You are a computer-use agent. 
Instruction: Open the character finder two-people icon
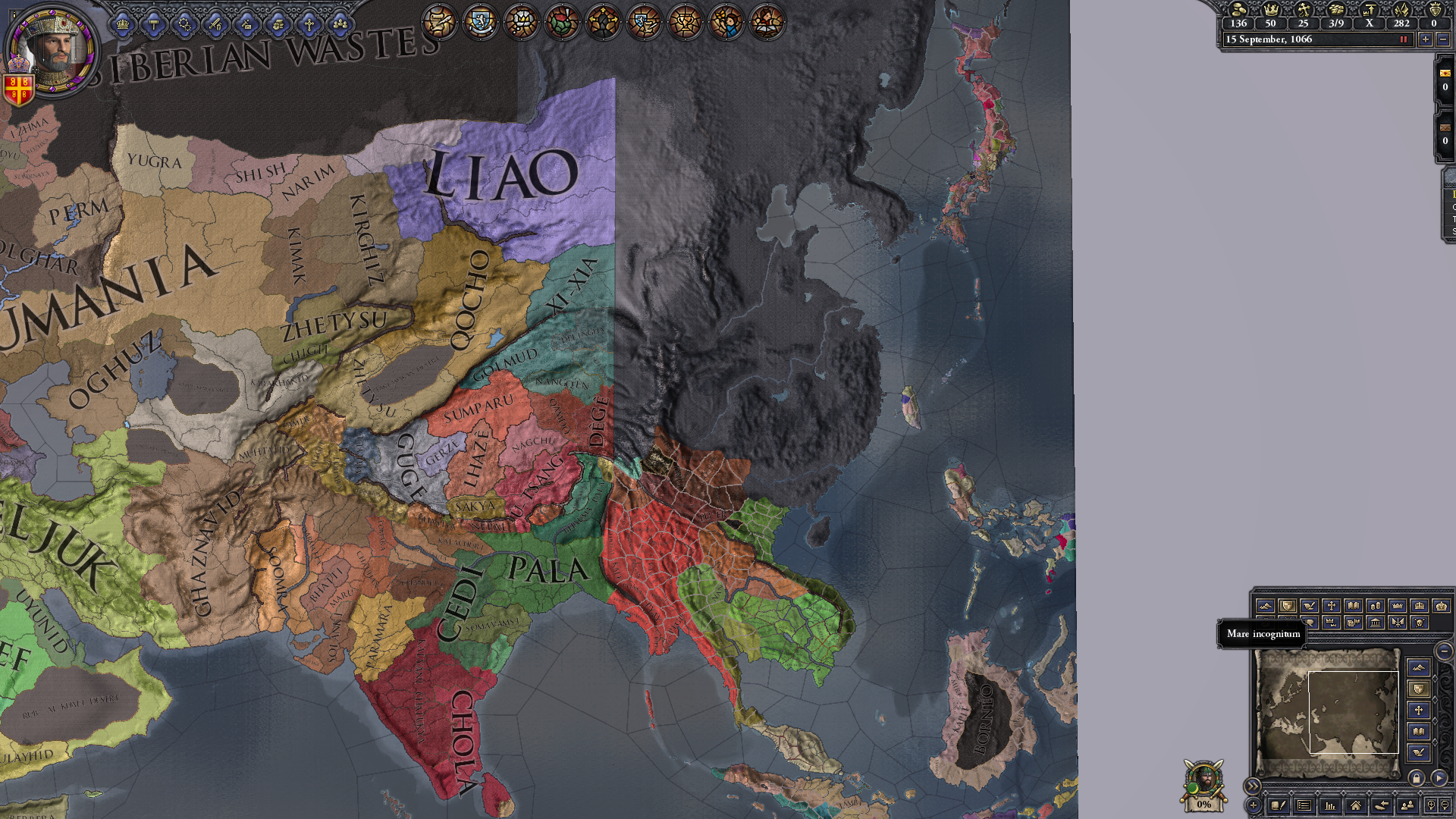(x=1407, y=805)
